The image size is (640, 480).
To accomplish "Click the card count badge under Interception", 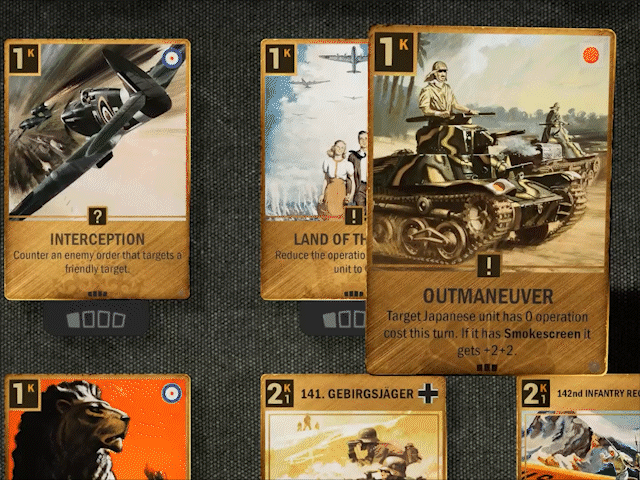I will click(x=97, y=320).
